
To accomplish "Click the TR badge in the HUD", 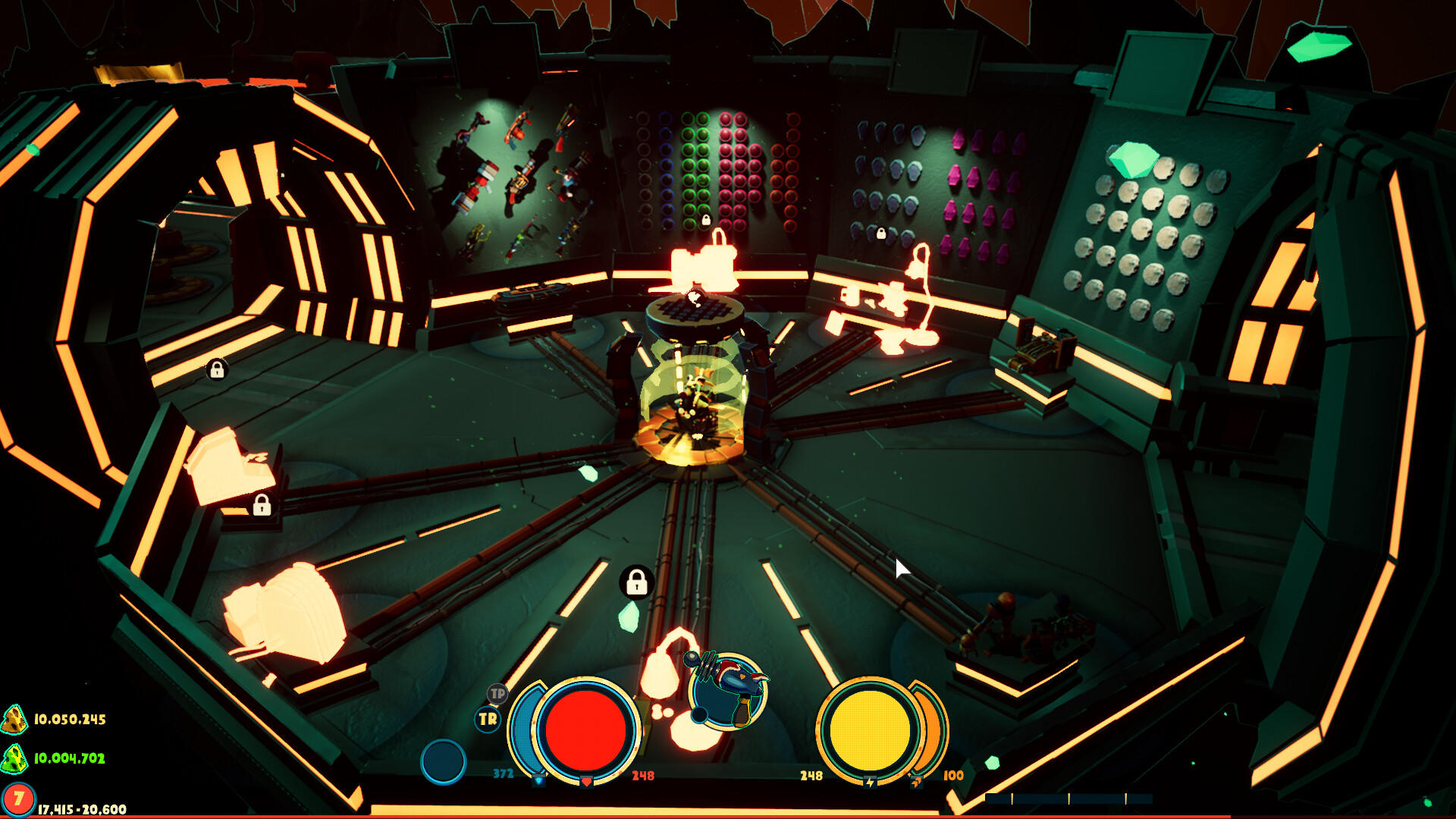I will point(487,719).
